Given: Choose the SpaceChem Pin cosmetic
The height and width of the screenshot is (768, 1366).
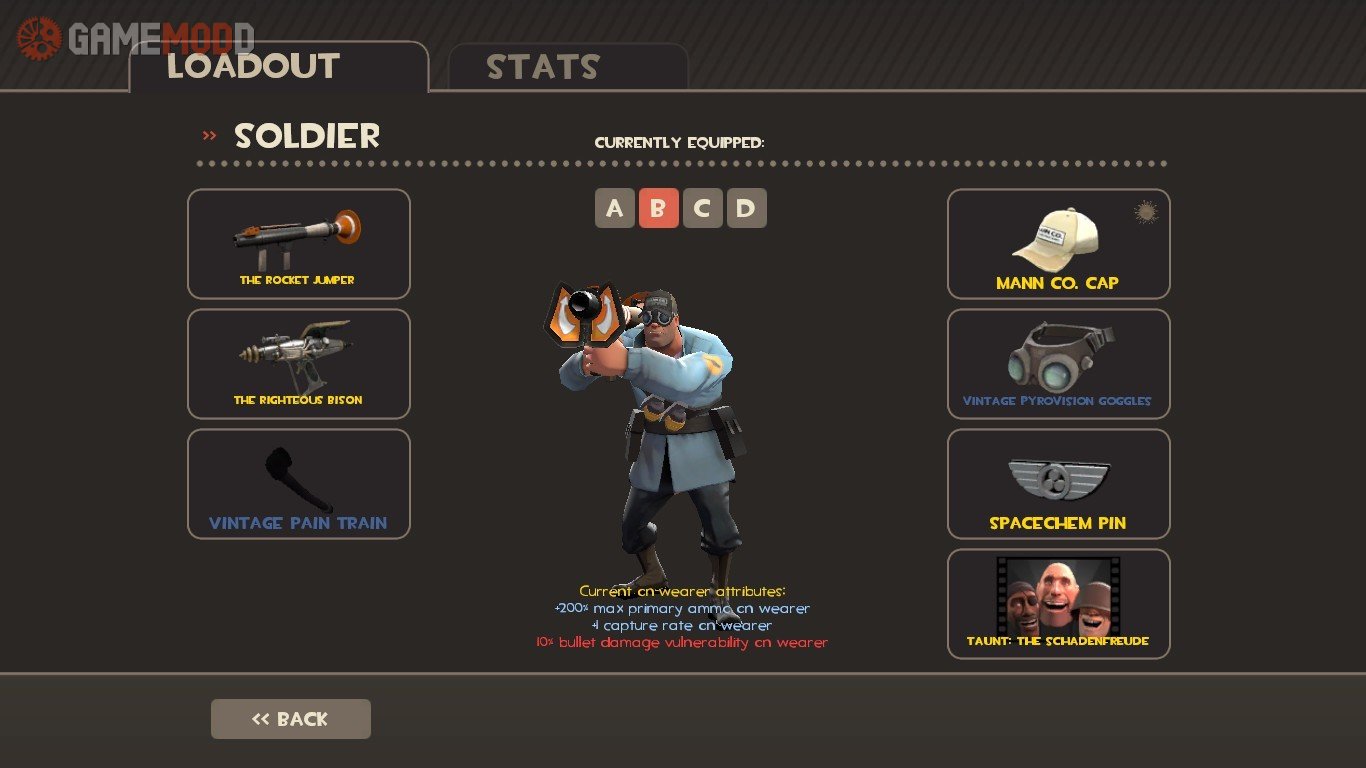Looking at the screenshot, I should point(1058,483).
